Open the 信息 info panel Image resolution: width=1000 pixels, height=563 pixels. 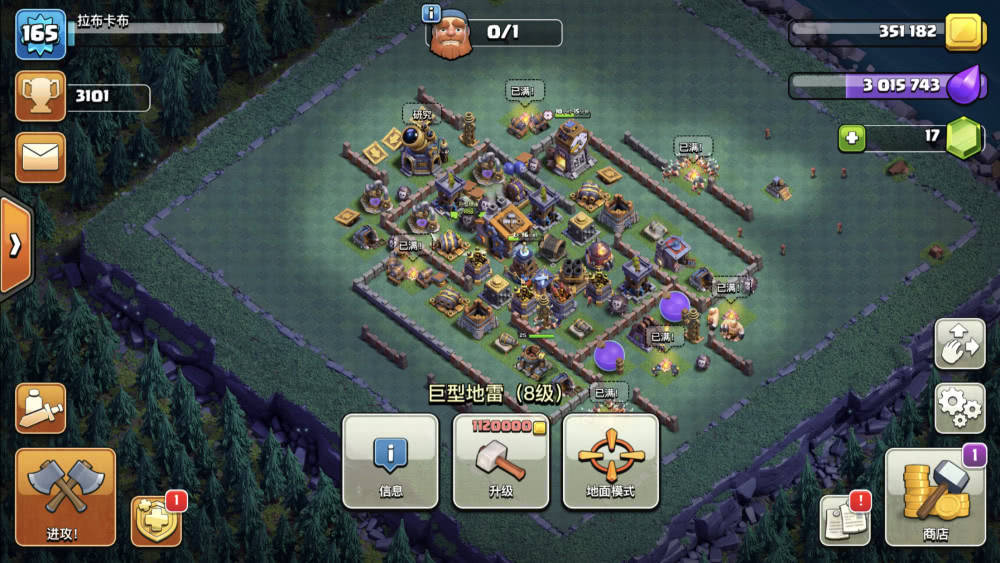[x=390, y=461]
